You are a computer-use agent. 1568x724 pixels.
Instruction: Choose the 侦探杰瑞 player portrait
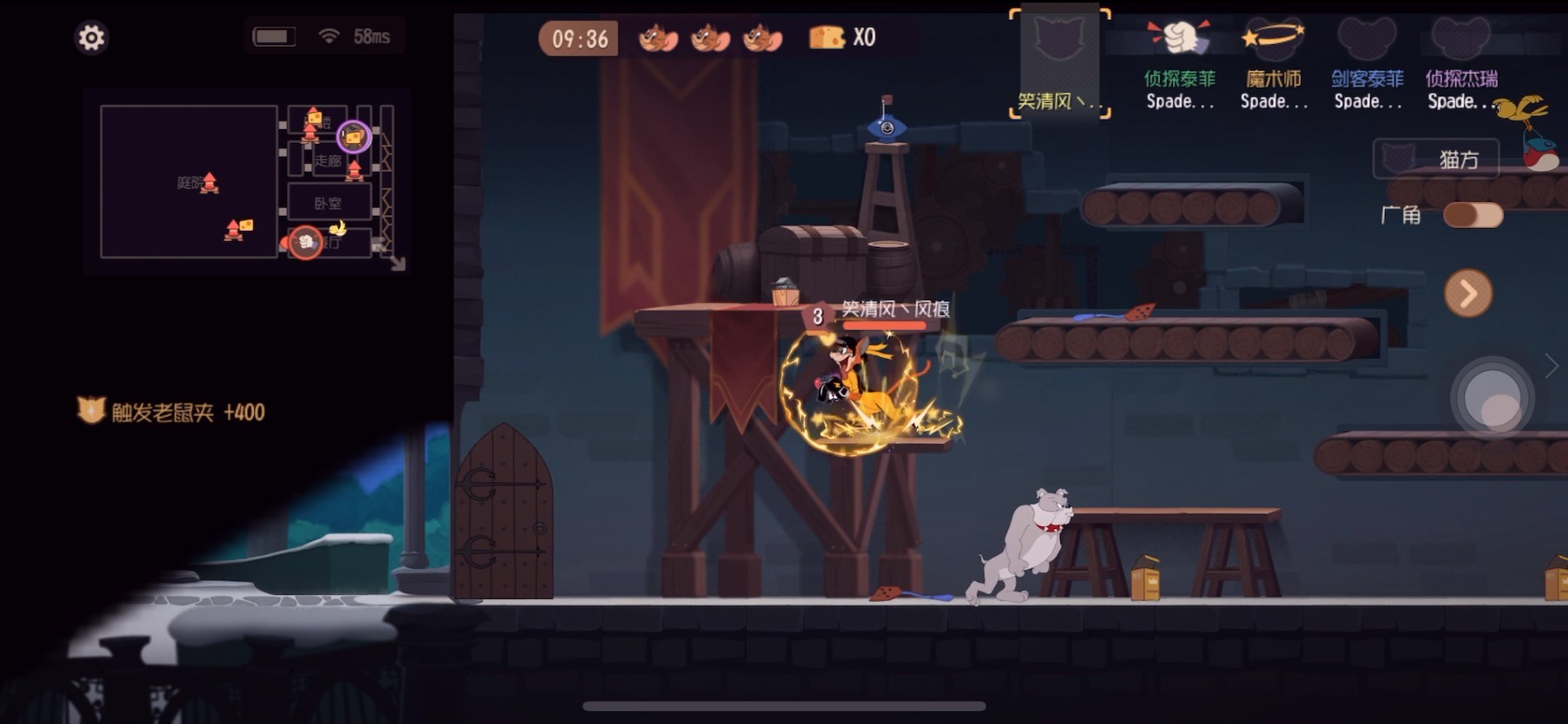click(x=1461, y=65)
